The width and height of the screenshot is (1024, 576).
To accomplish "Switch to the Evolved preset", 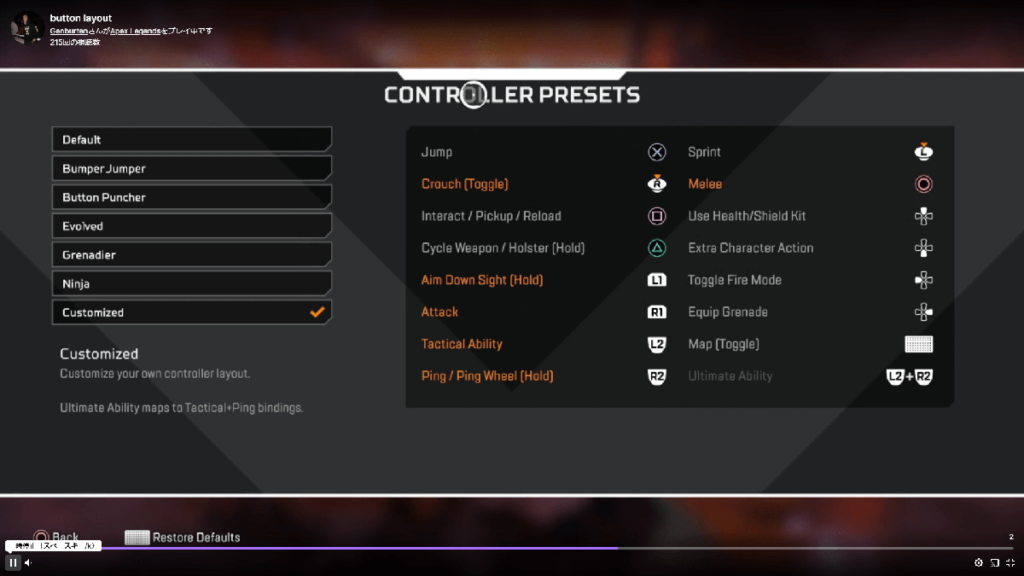I will (x=191, y=226).
